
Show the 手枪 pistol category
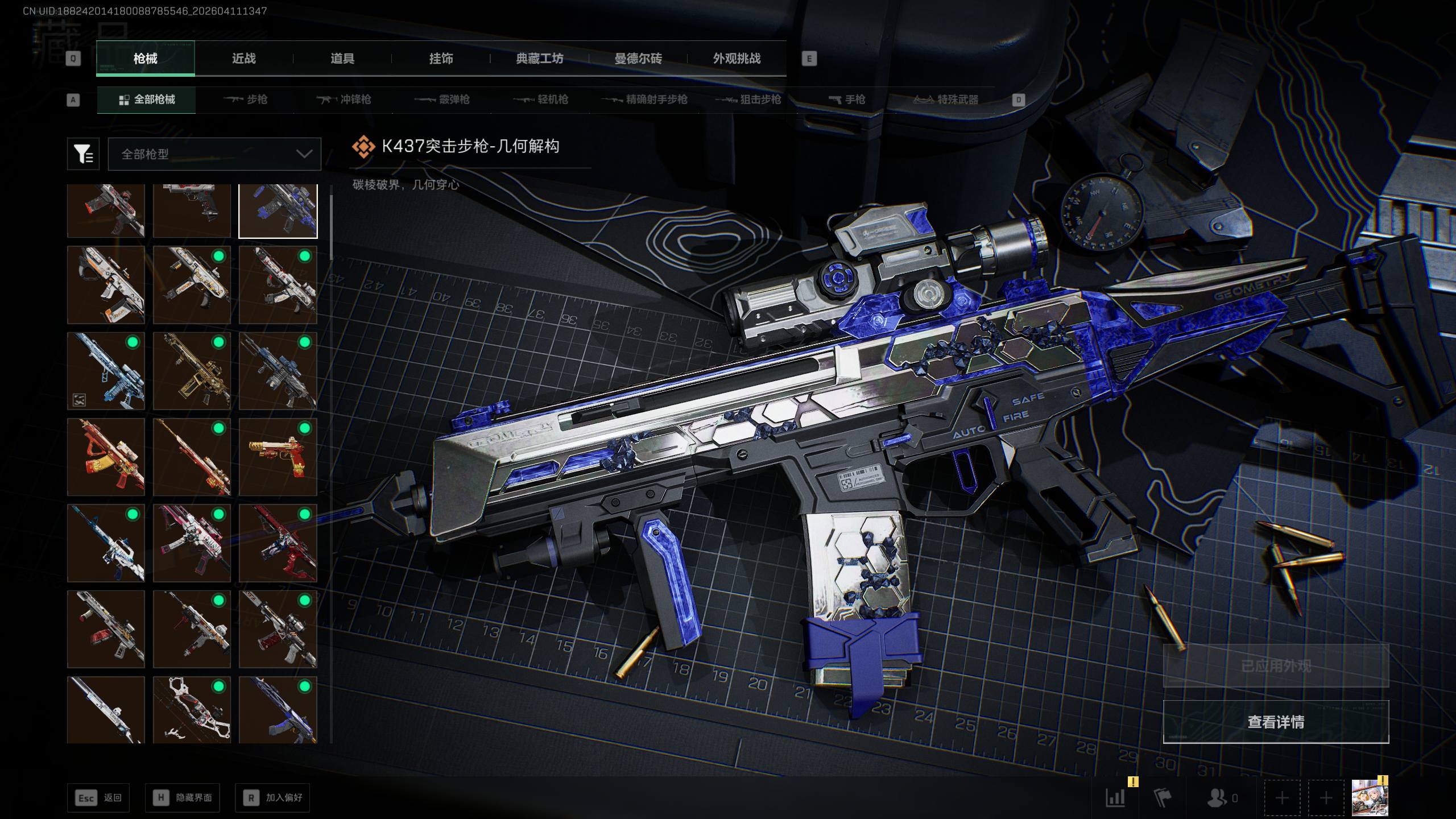click(x=847, y=100)
